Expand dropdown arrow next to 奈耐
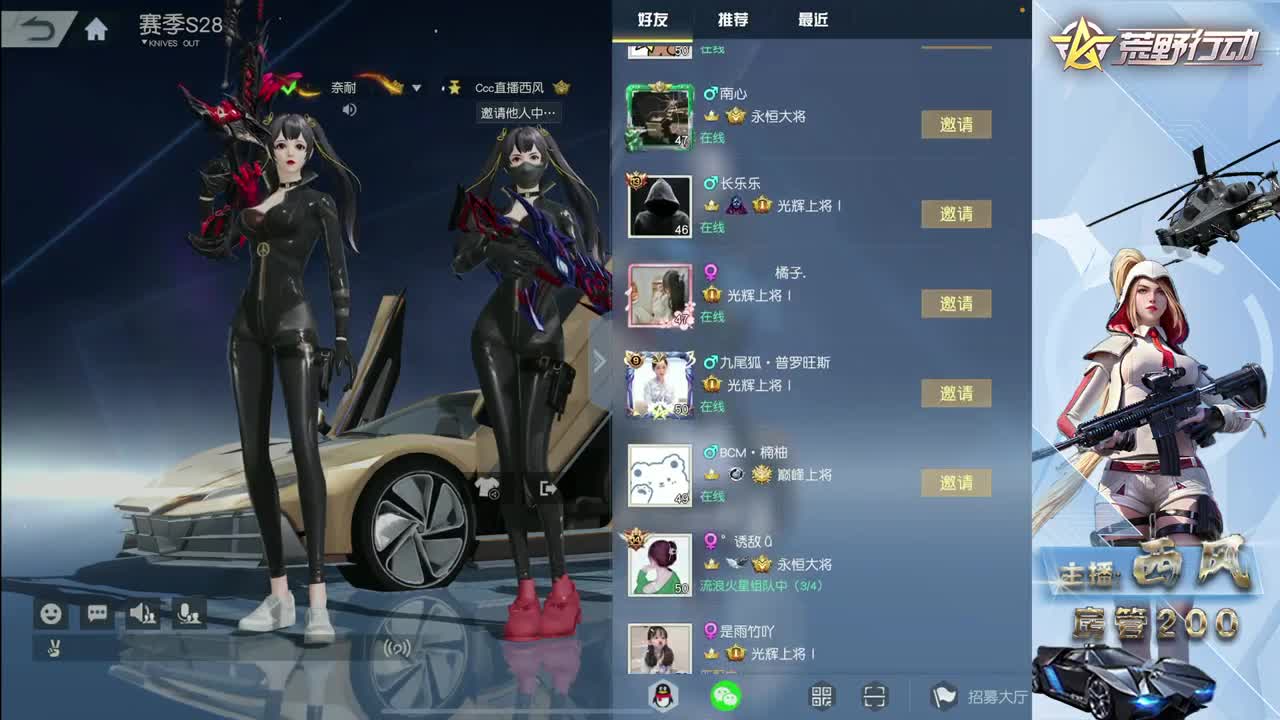 coord(415,88)
